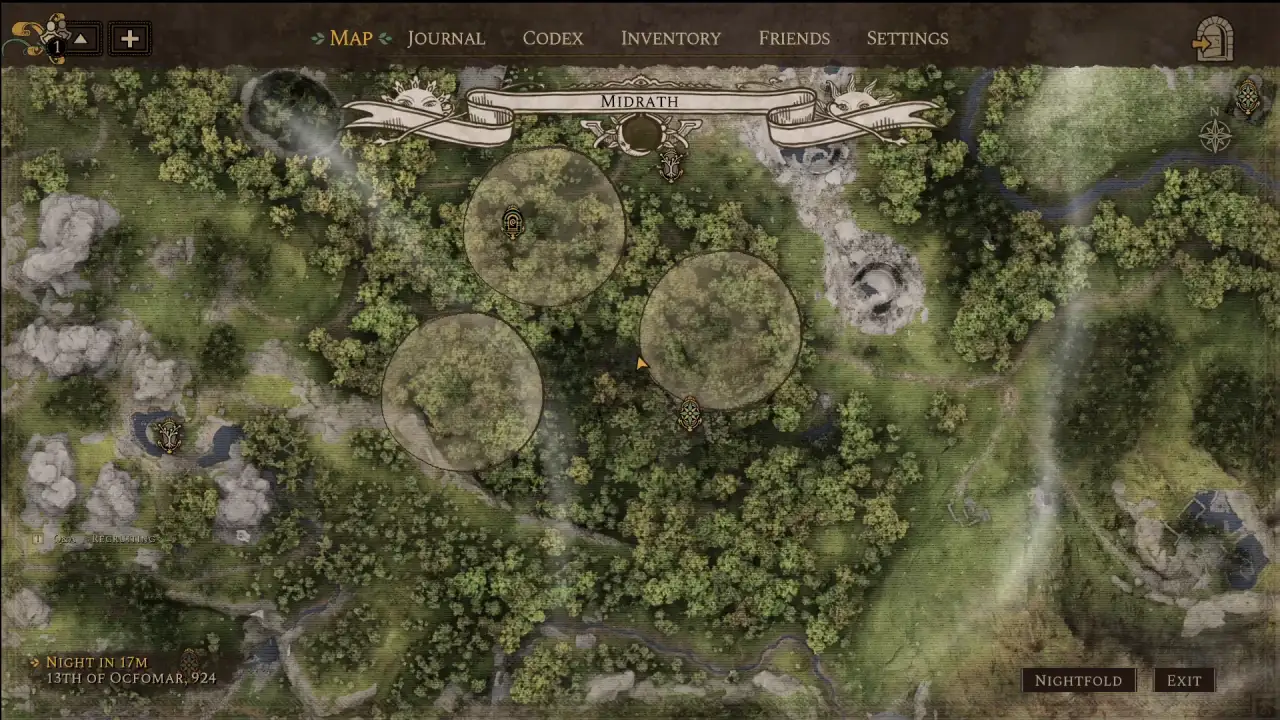
Task: Open the Settings tab
Action: click(x=907, y=38)
